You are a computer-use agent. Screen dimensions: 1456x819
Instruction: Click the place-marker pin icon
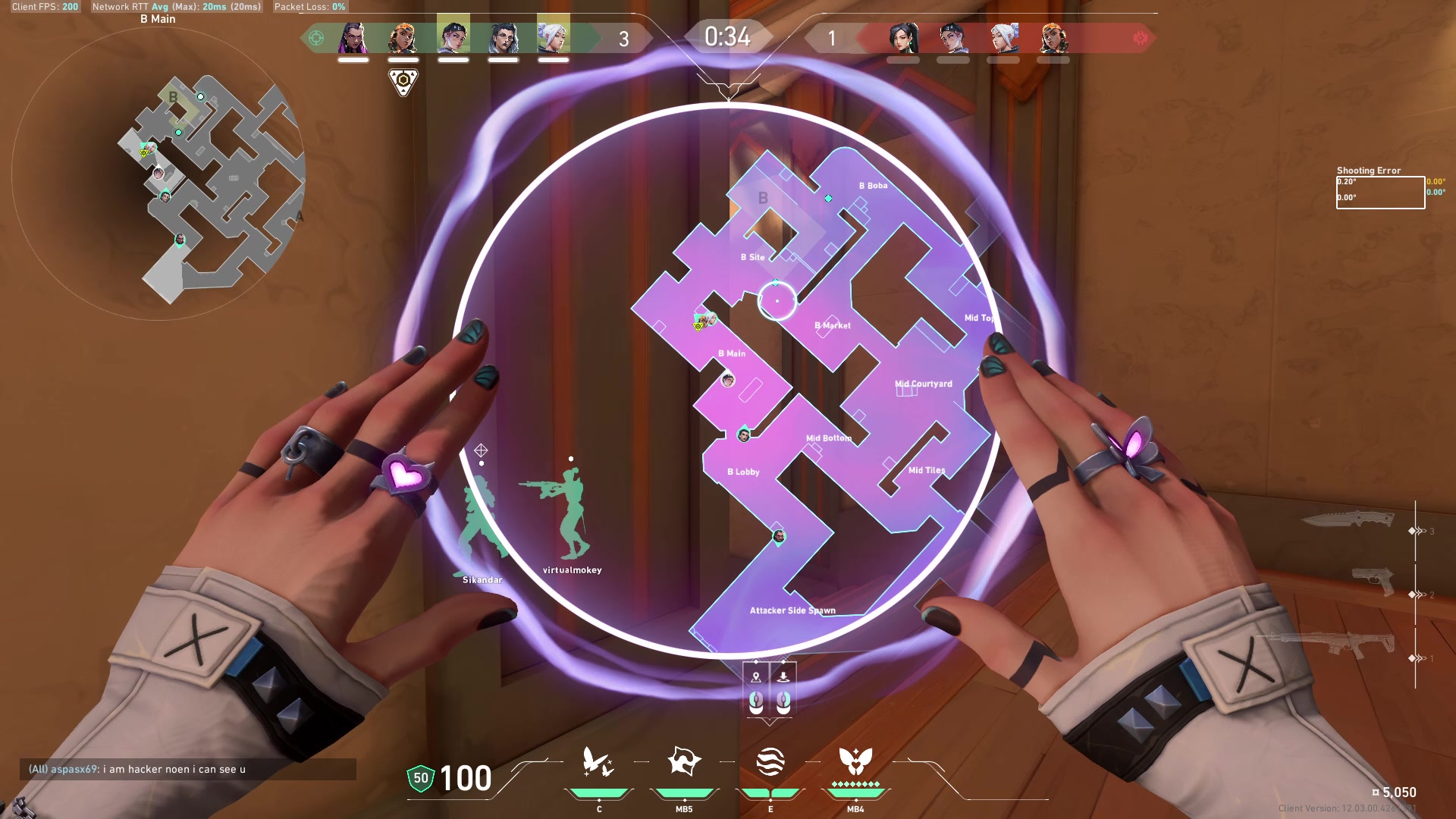point(756,676)
